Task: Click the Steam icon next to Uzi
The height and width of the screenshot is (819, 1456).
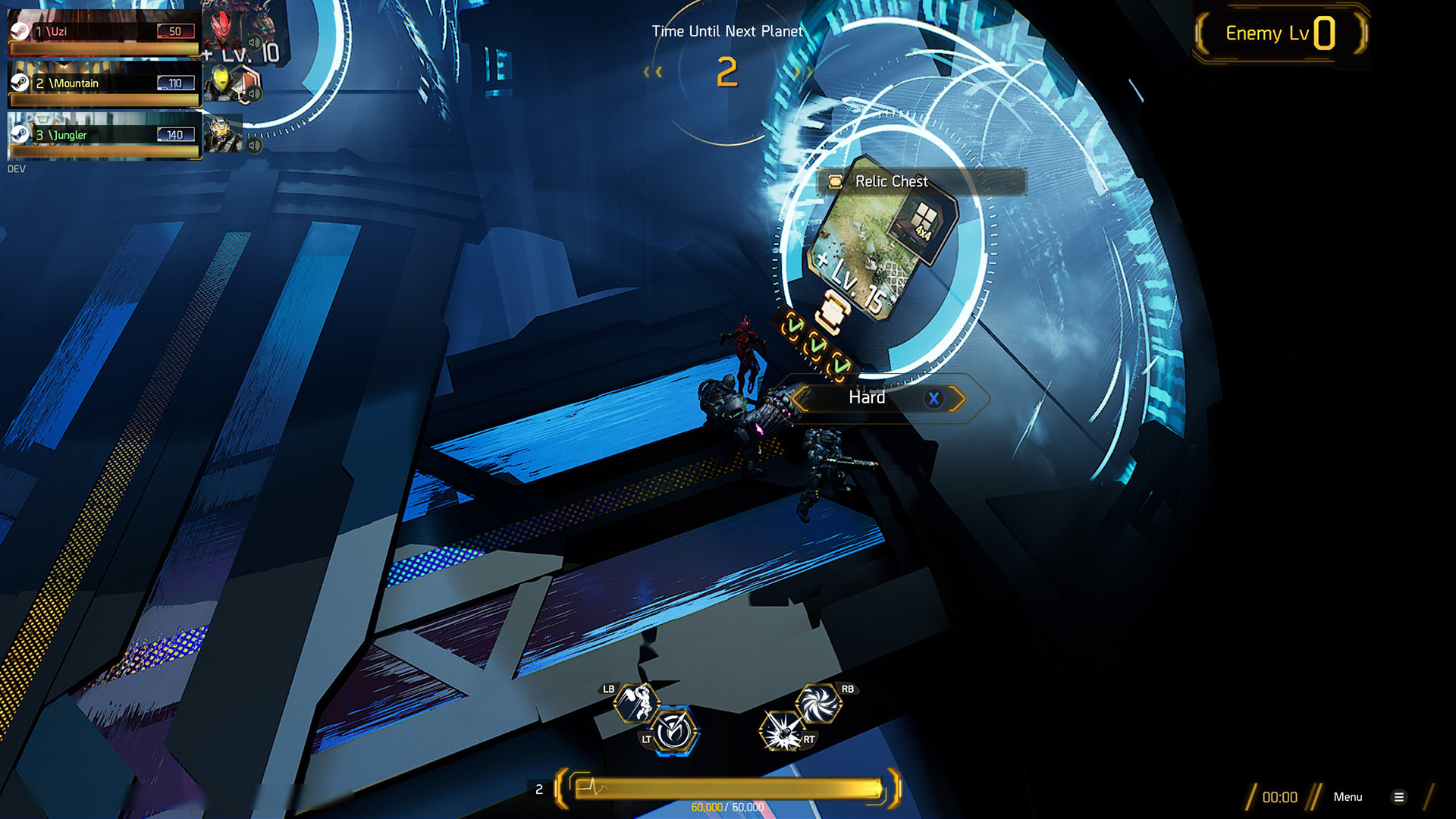Action: pyautogui.click(x=21, y=32)
